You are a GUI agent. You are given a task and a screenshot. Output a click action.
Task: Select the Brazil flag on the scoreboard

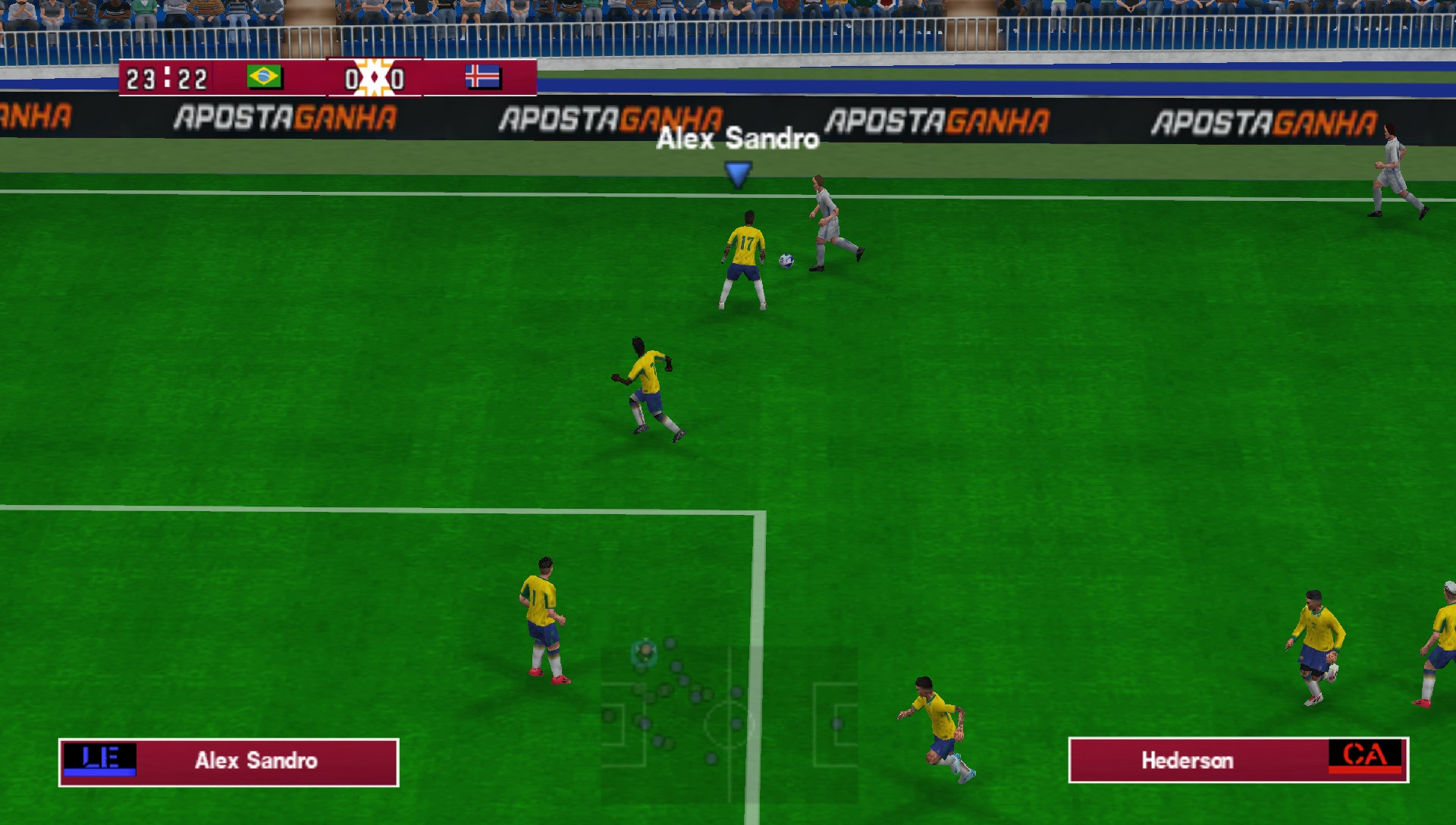click(265, 77)
